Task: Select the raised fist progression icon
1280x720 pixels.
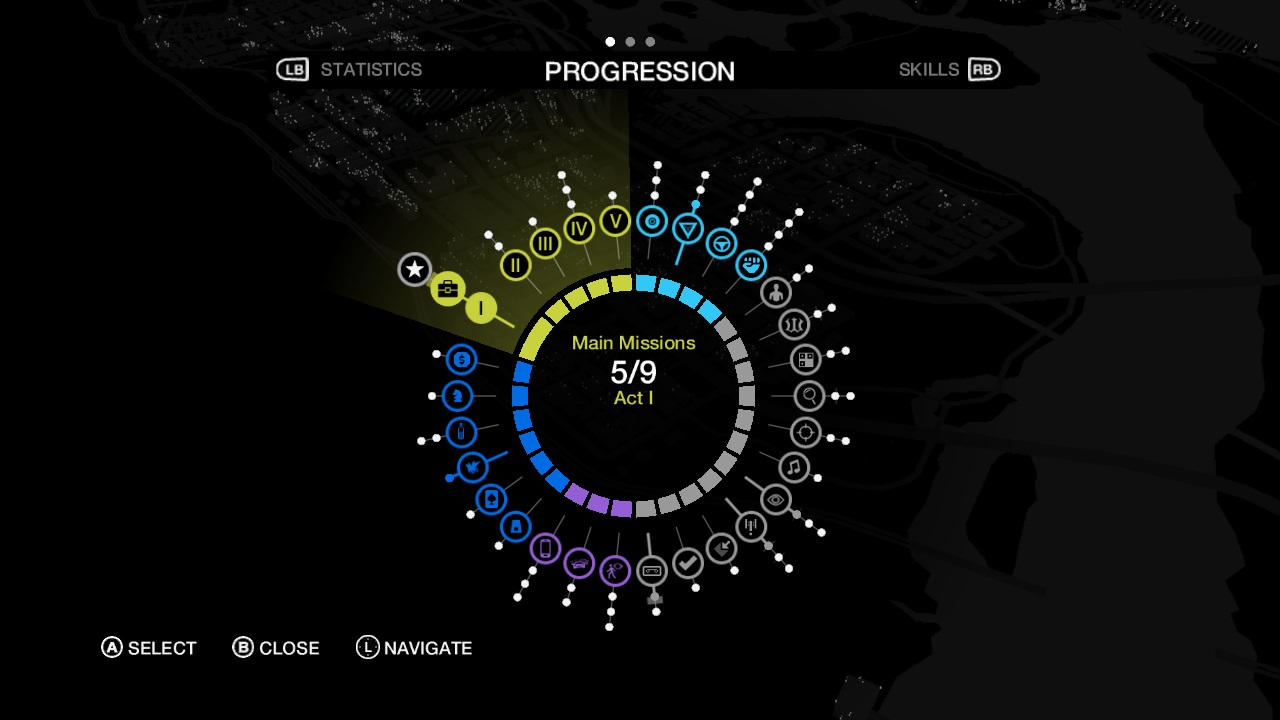Action: click(751, 265)
